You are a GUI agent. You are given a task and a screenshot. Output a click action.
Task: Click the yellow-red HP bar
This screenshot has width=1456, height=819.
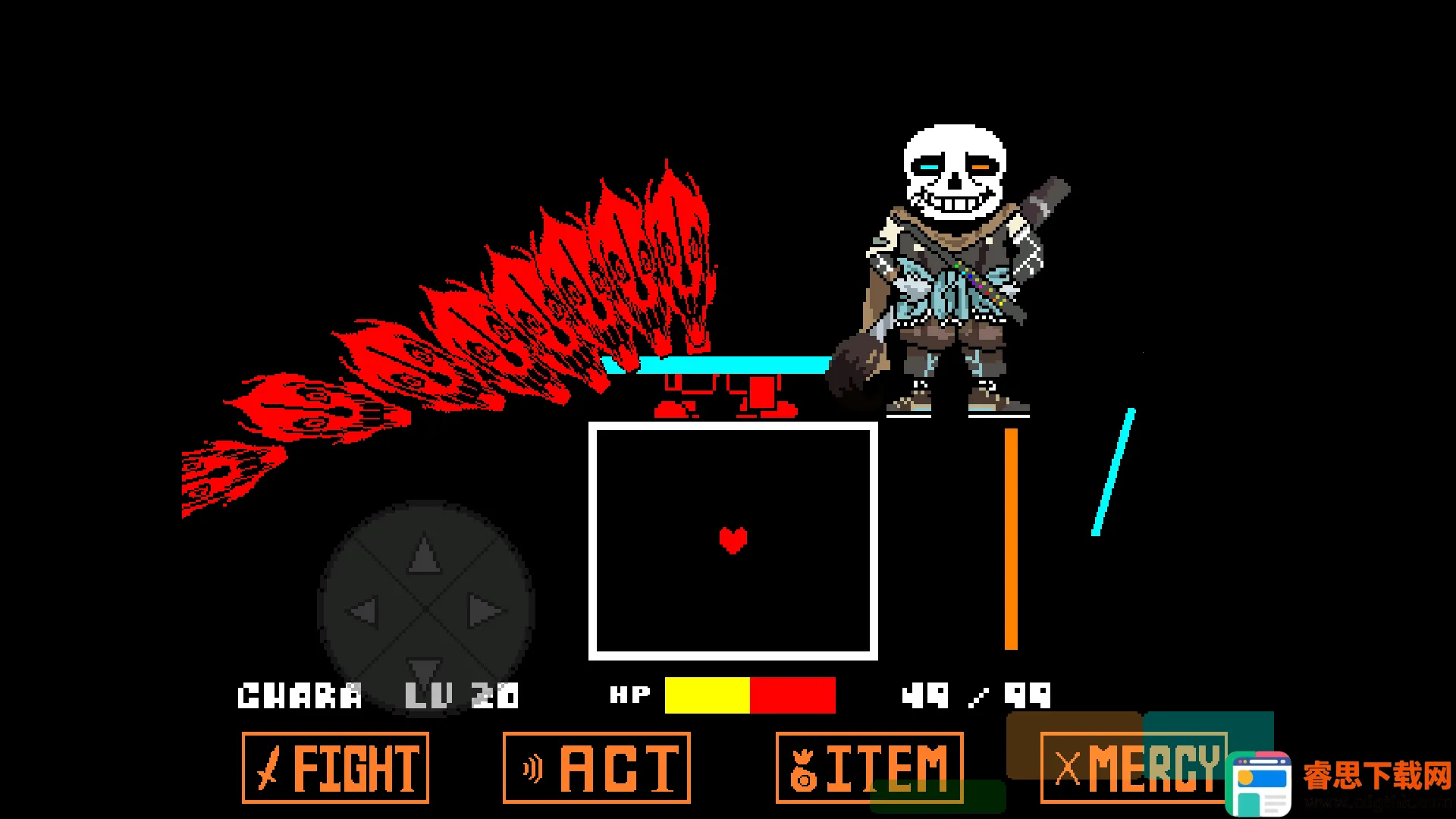[749, 694]
